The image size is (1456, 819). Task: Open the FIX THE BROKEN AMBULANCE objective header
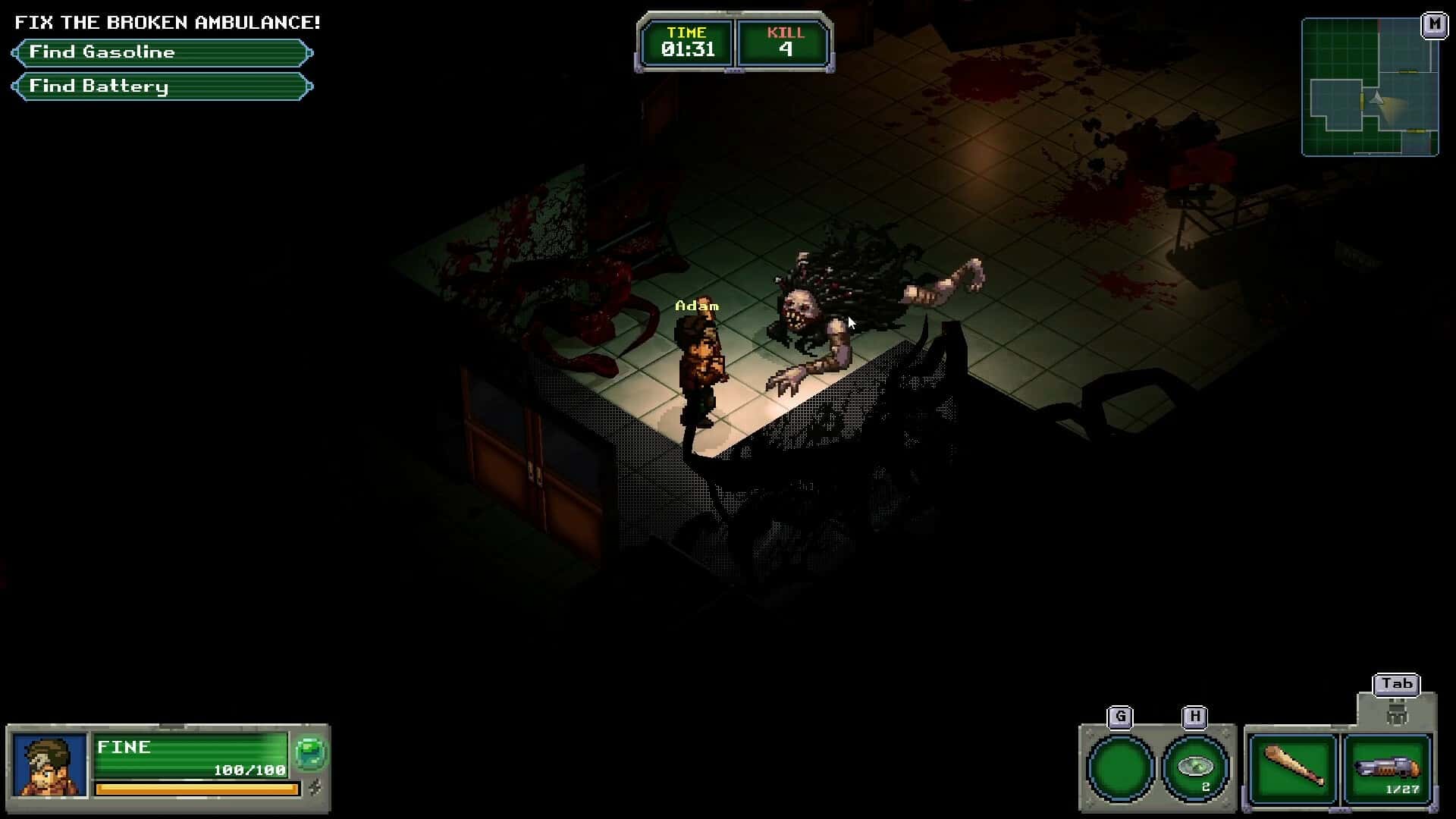(167, 21)
